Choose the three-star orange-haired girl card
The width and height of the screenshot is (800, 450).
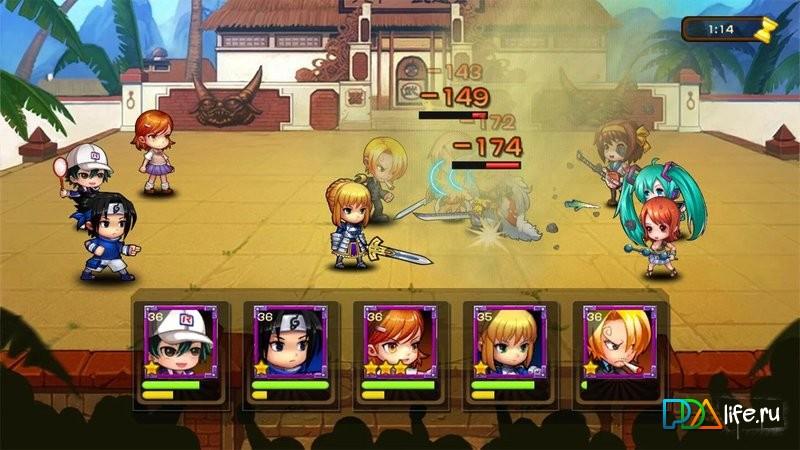399,352
